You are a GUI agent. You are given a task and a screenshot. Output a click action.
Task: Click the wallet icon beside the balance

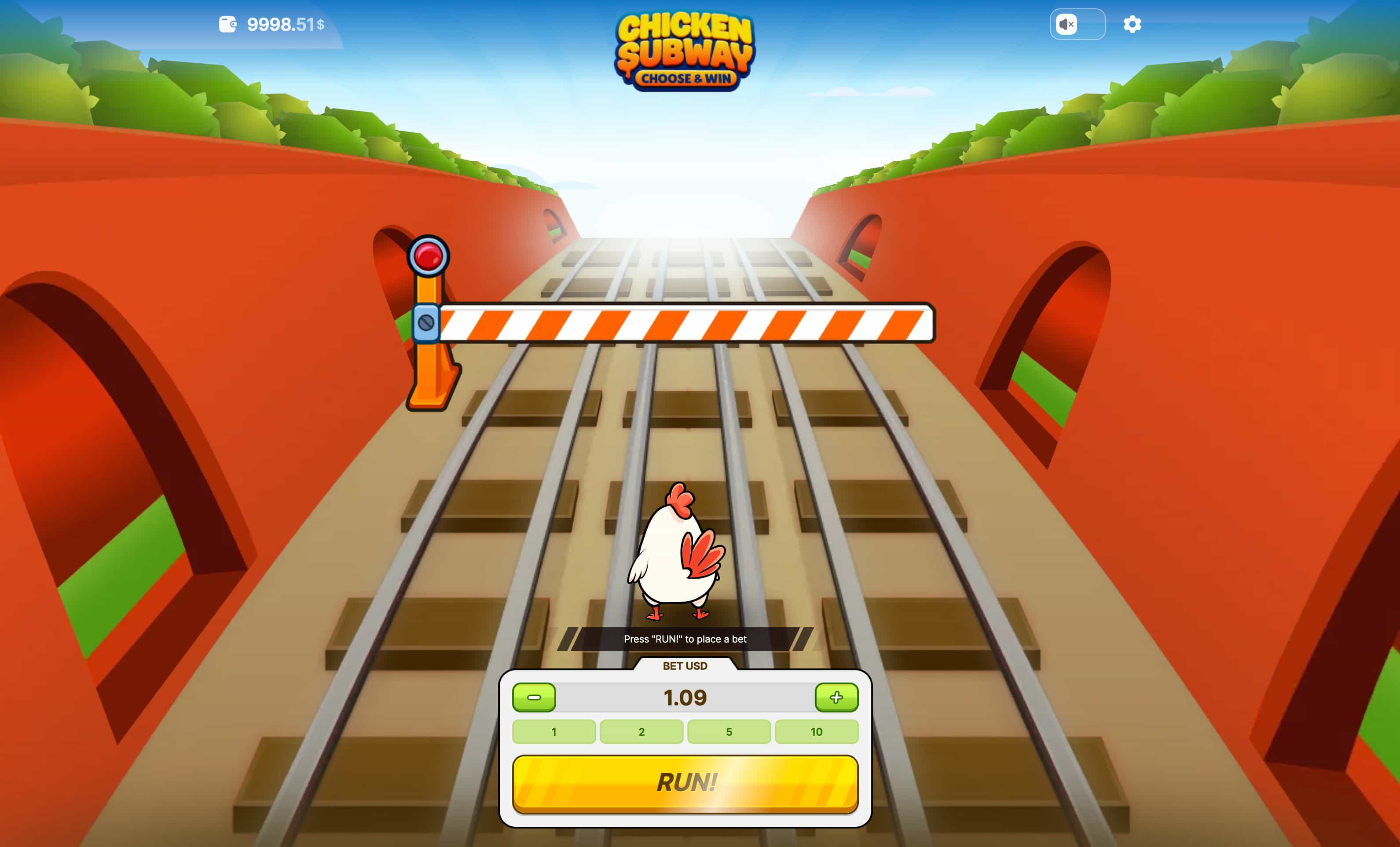(230, 25)
